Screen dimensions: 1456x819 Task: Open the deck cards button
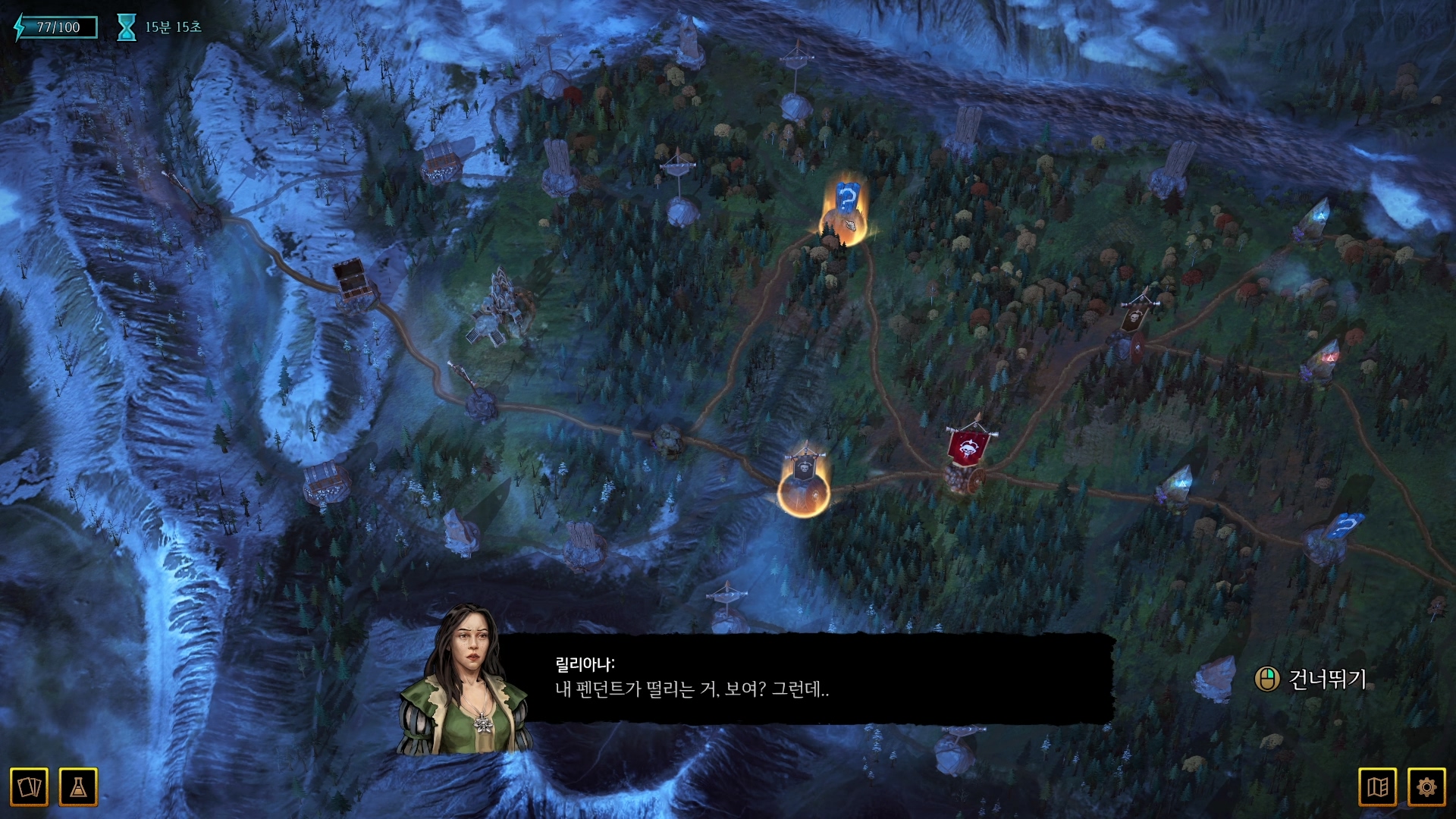[29, 787]
